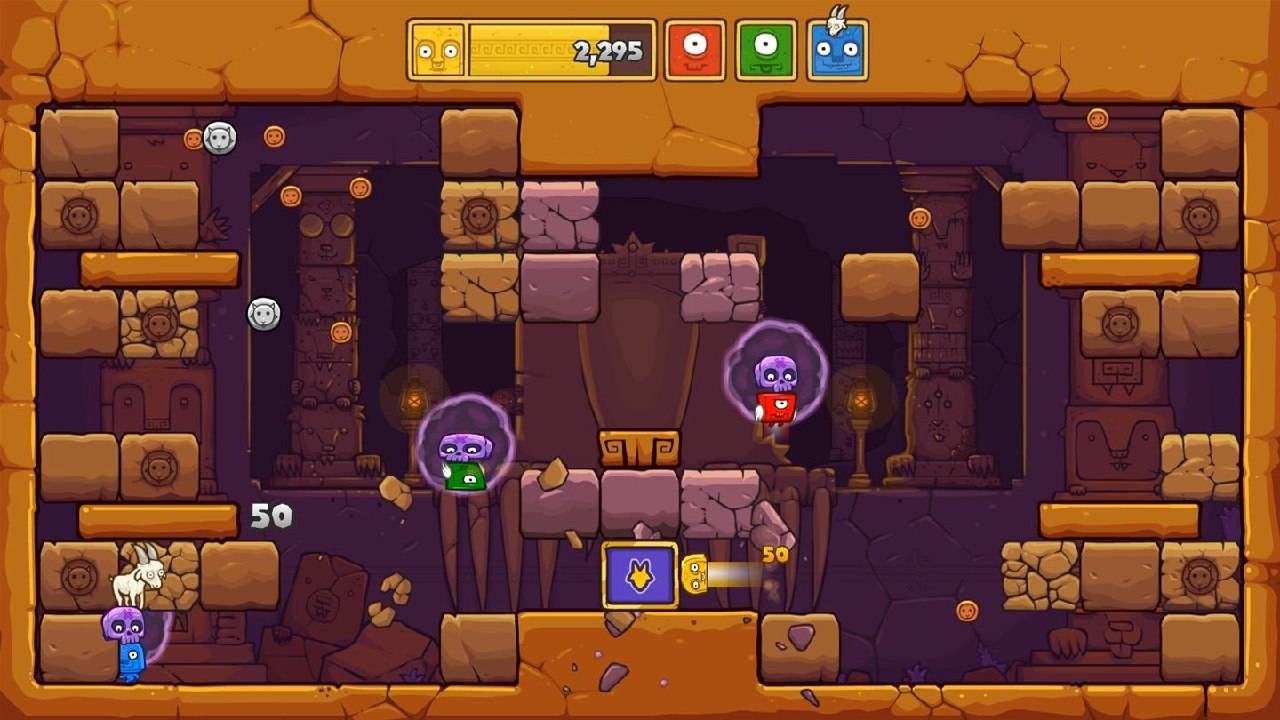This screenshot has height=720, width=1280.
Task: Choose the green cyclops player icon
Action: click(x=766, y=50)
